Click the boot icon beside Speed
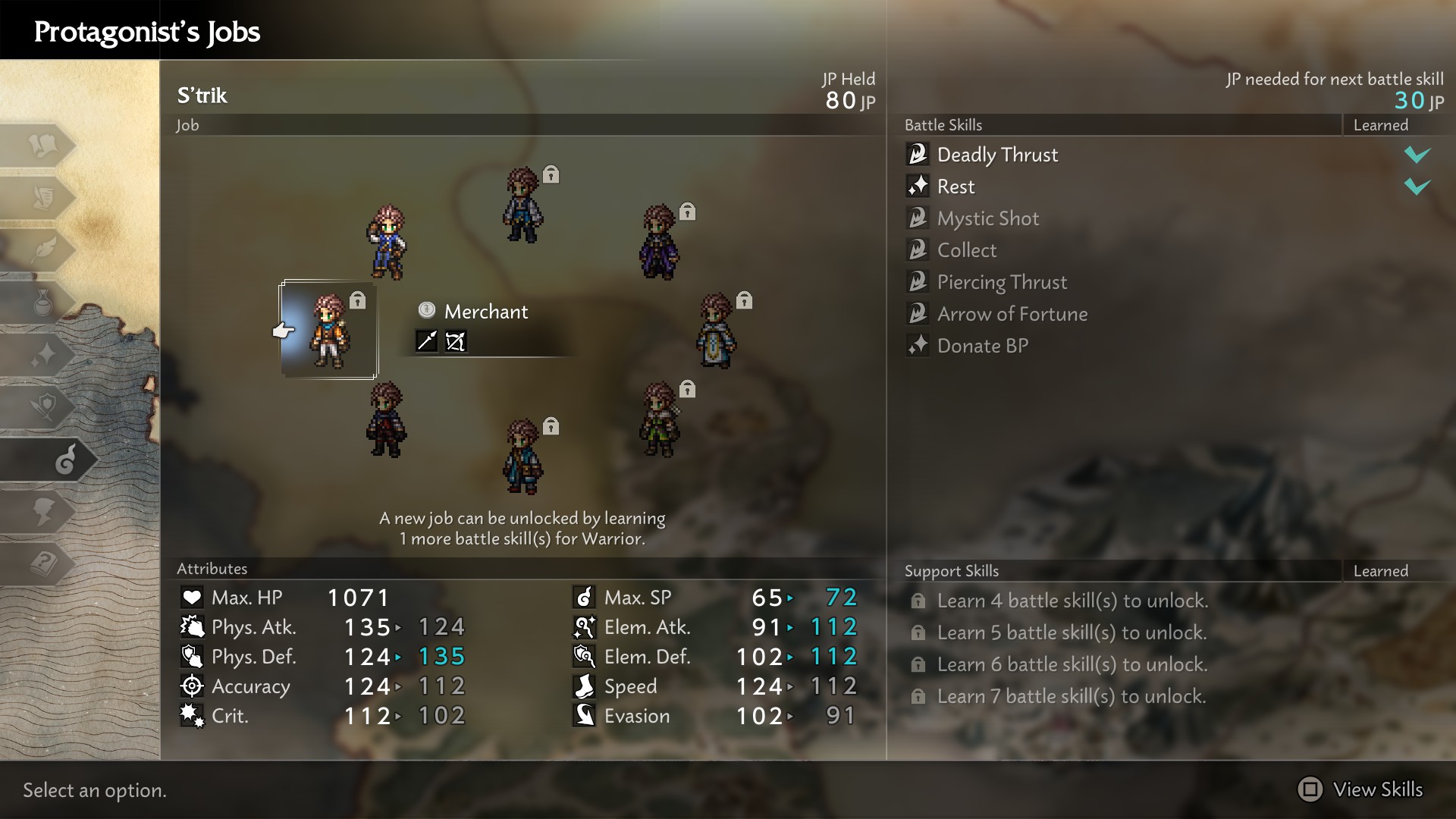The image size is (1456, 819). tap(584, 686)
